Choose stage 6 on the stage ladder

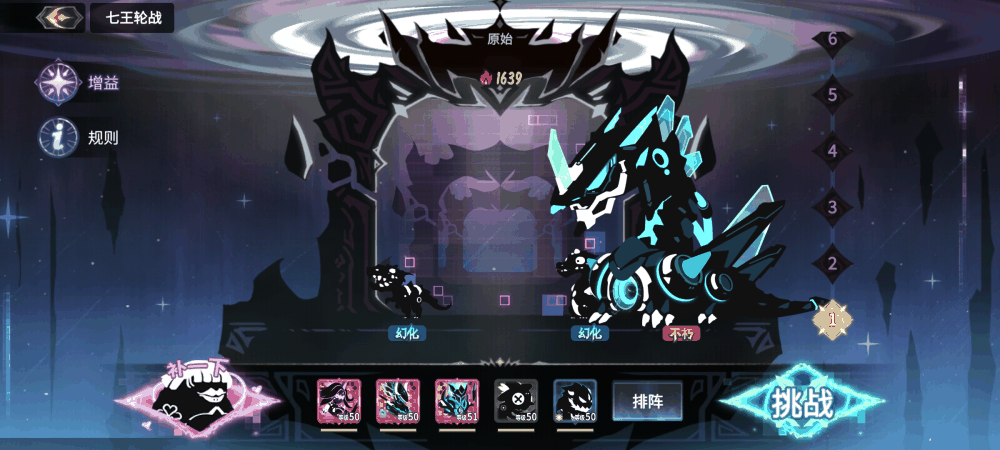[832, 40]
